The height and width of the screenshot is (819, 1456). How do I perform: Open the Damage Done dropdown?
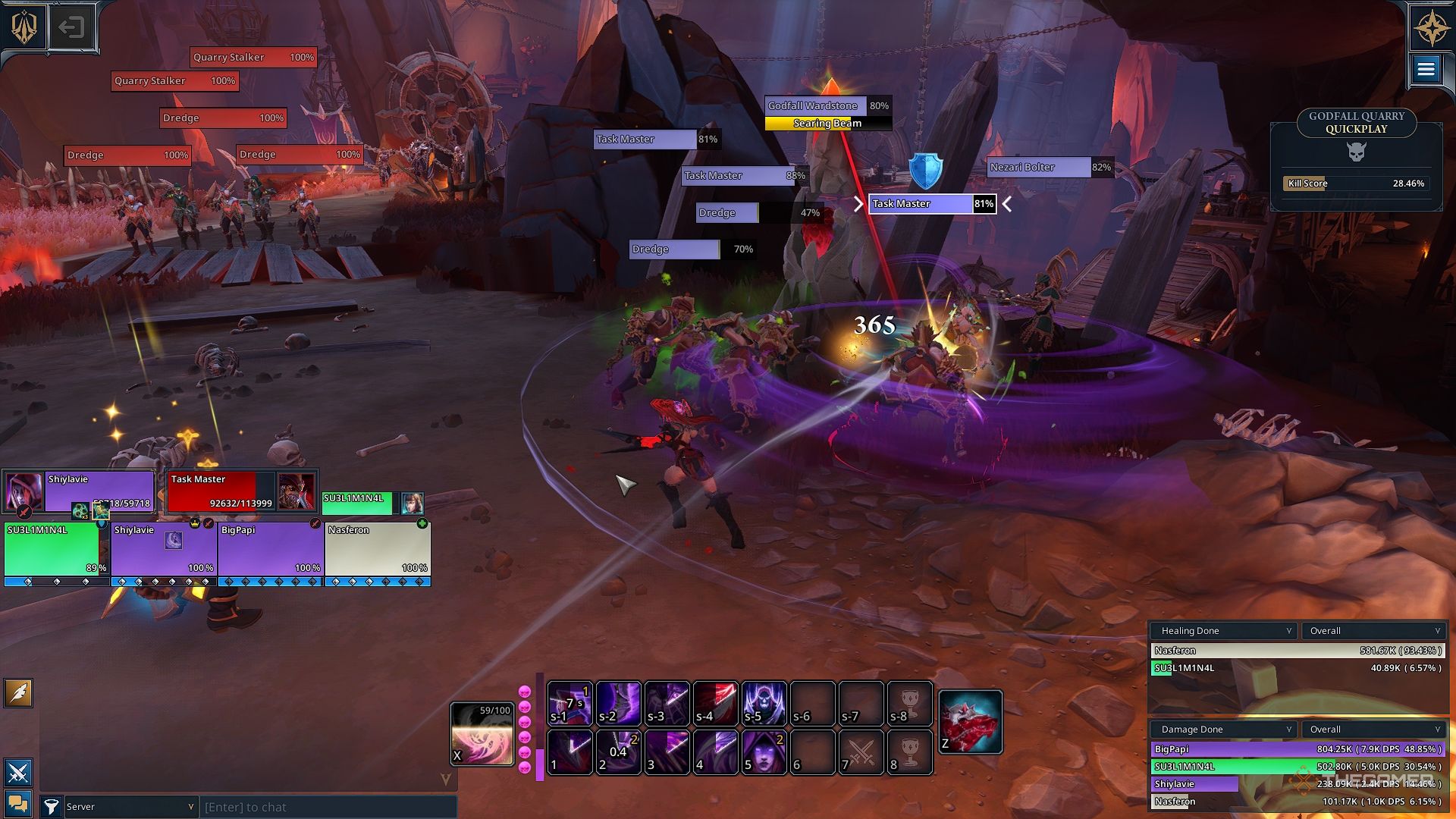1223,730
